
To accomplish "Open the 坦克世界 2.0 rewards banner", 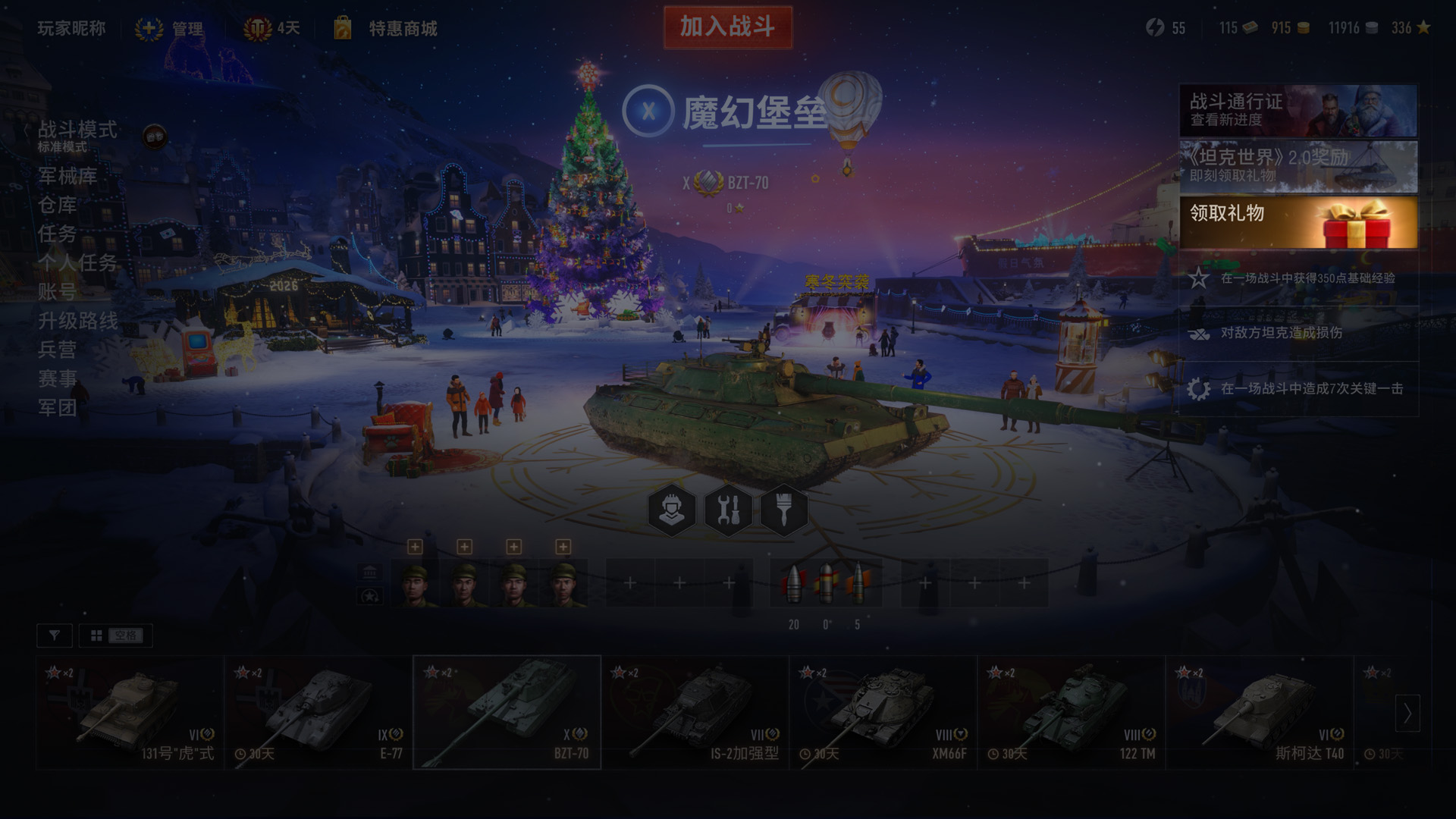I will [1298, 166].
